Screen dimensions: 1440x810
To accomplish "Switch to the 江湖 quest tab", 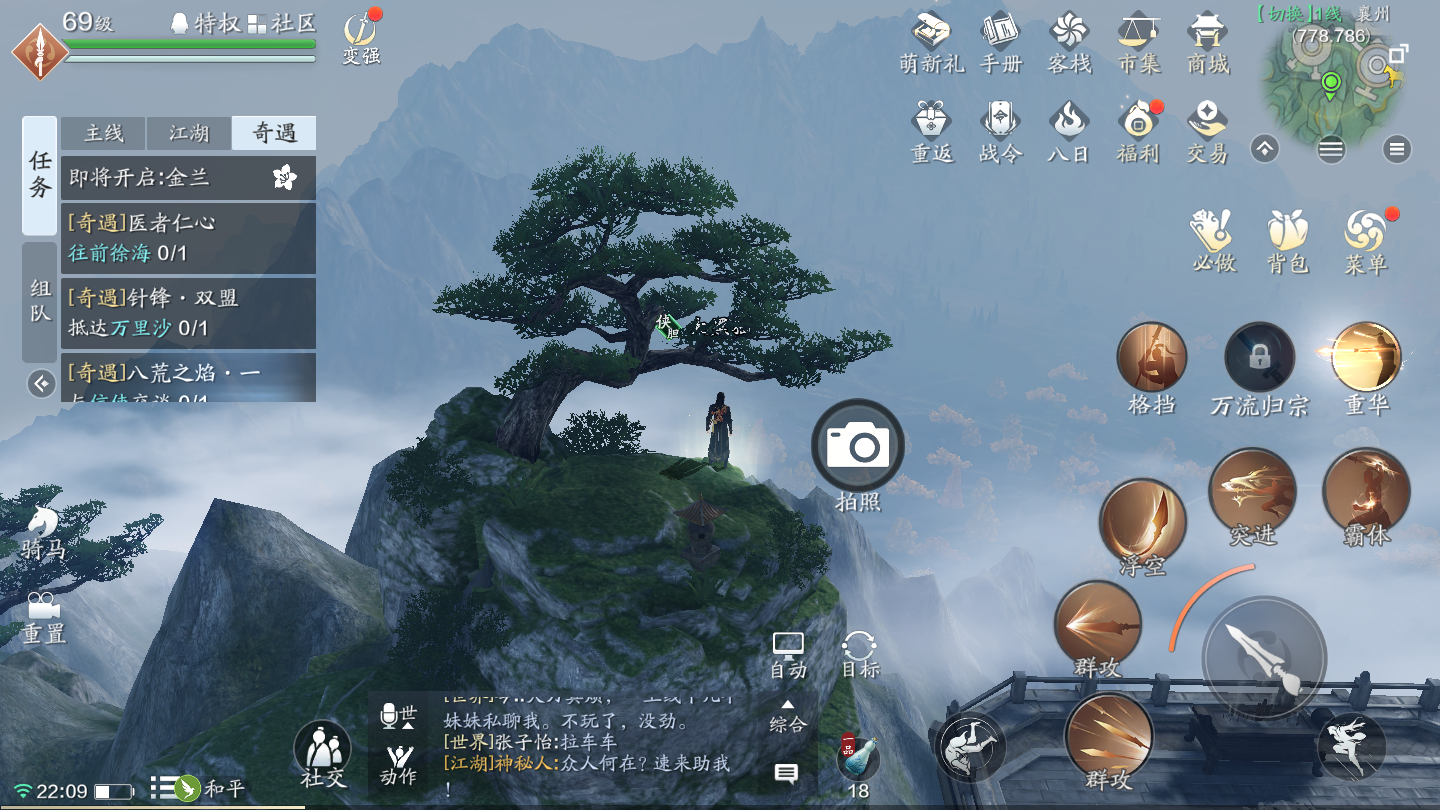I will point(189,133).
